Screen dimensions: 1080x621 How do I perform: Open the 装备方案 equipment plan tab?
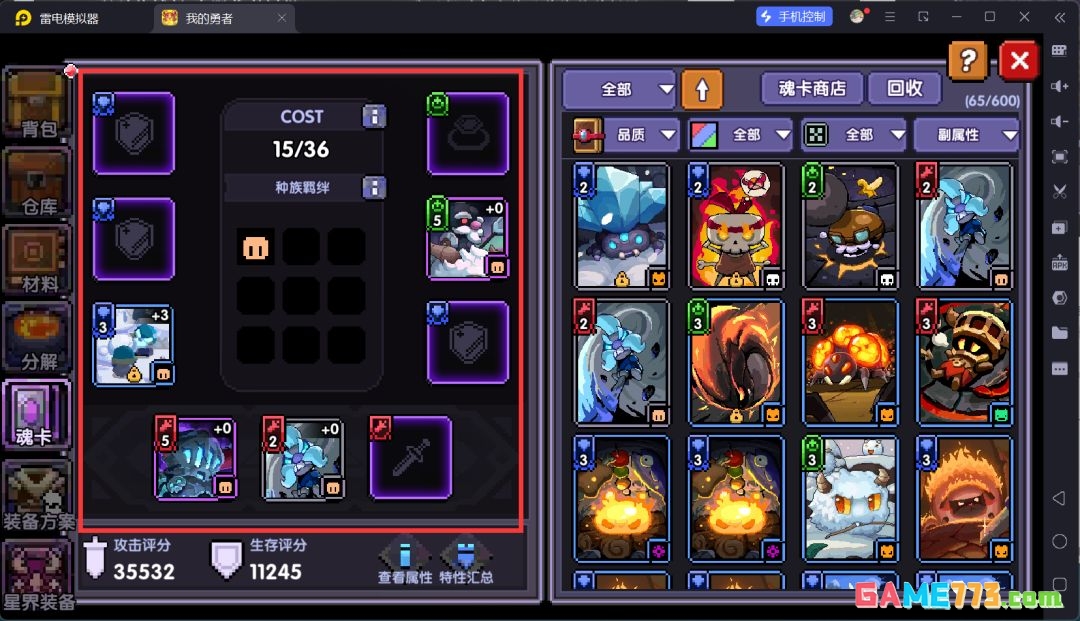[x=37, y=495]
